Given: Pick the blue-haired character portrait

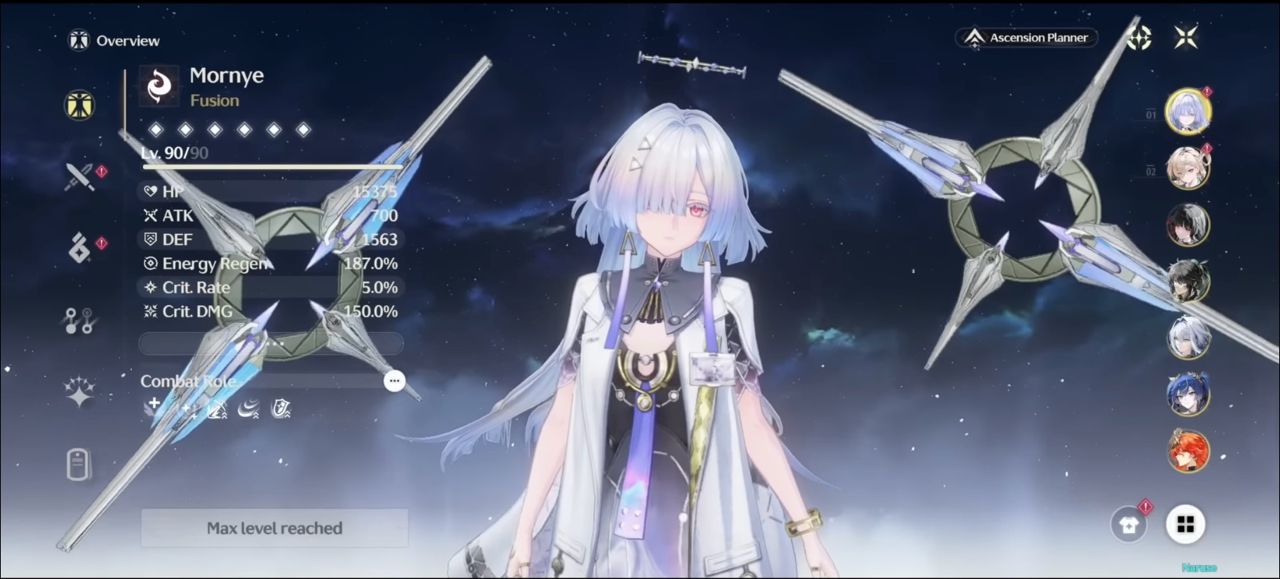Looking at the screenshot, I should [x=1188, y=394].
